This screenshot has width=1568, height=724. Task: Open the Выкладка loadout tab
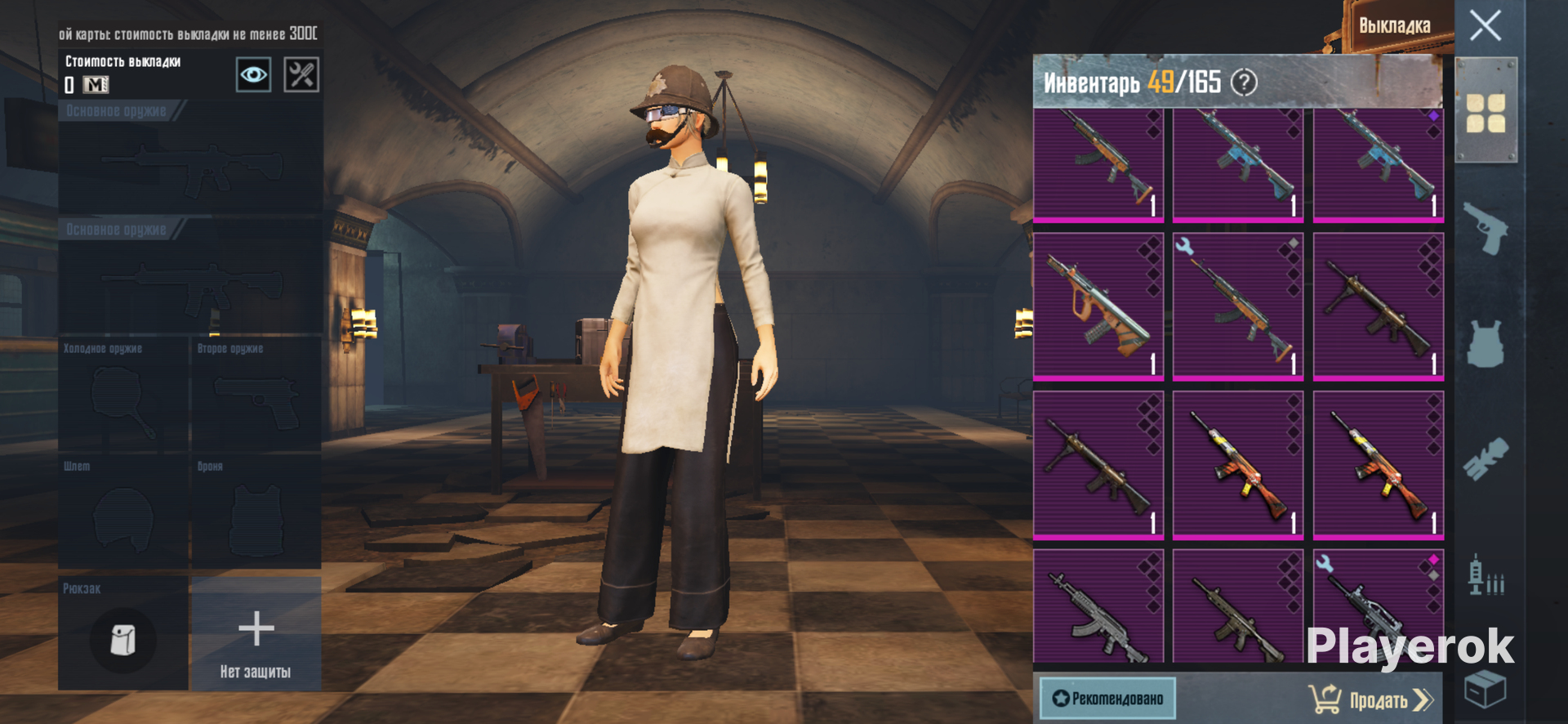[x=1394, y=26]
